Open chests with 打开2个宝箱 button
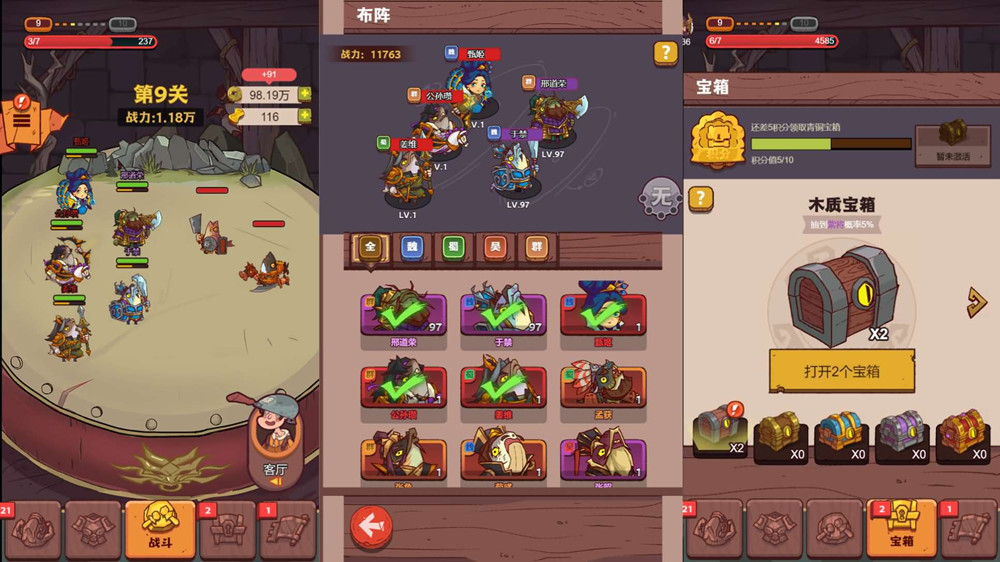 tap(841, 371)
